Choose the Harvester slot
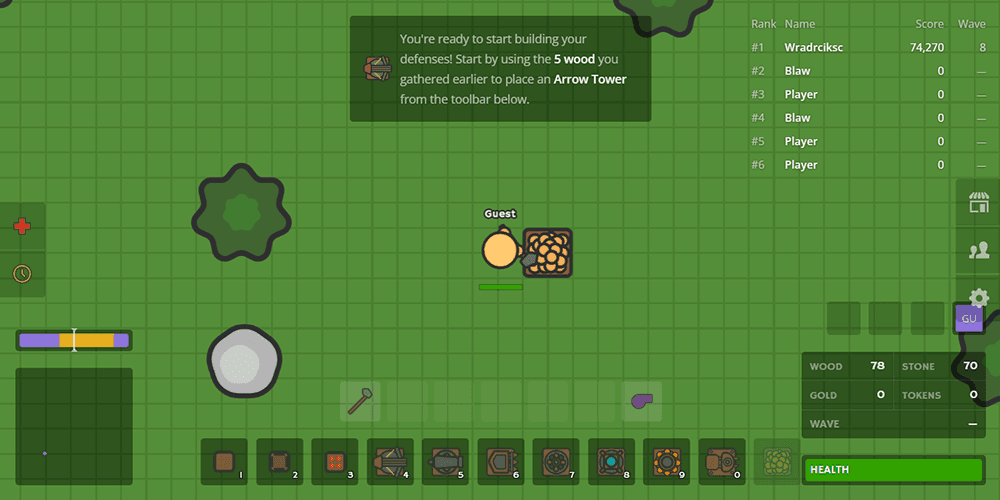The height and width of the screenshot is (500, 1000). (721, 461)
